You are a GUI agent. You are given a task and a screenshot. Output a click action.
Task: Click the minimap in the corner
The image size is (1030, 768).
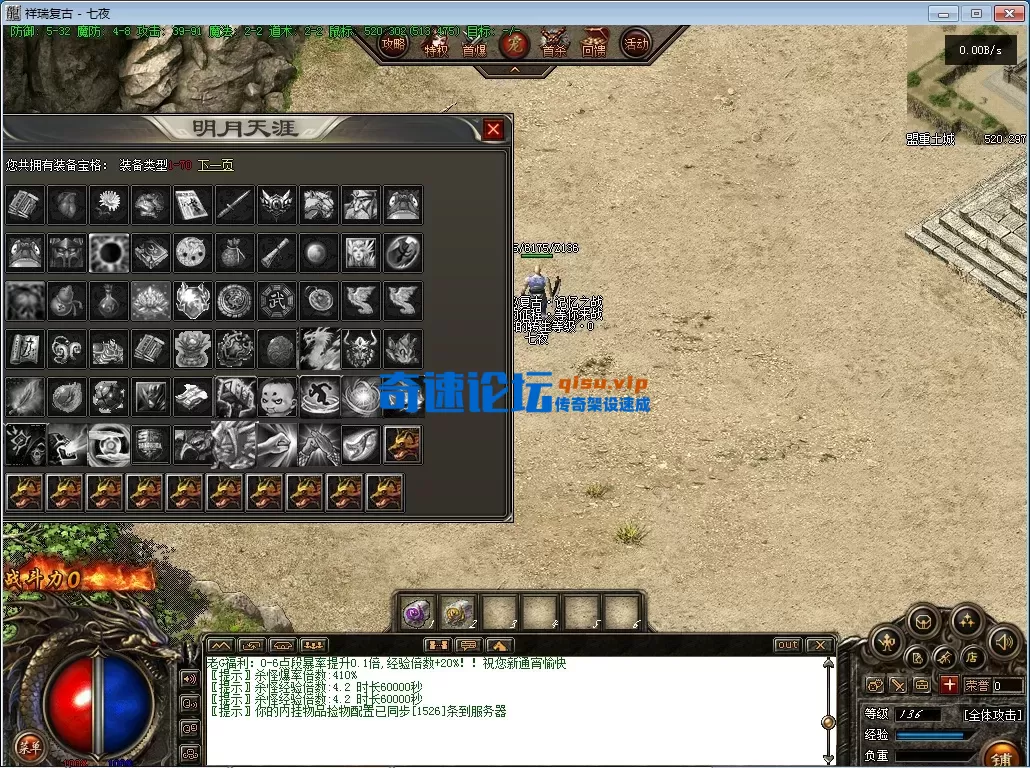(x=966, y=86)
